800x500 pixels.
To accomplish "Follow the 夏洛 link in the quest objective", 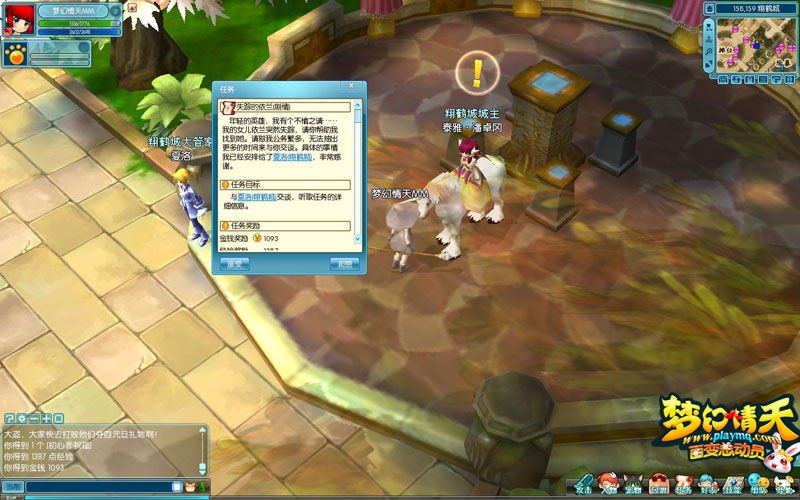I will [x=251, y=197].
